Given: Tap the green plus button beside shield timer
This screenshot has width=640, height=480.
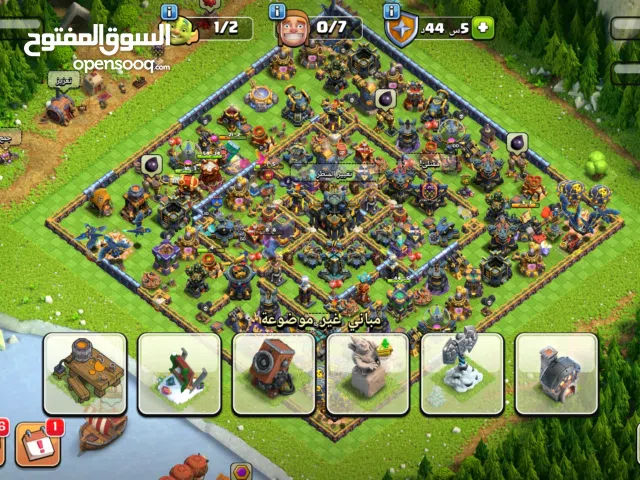Looking at the screenshot, I should pyautogui.click(x=484, y=29).
